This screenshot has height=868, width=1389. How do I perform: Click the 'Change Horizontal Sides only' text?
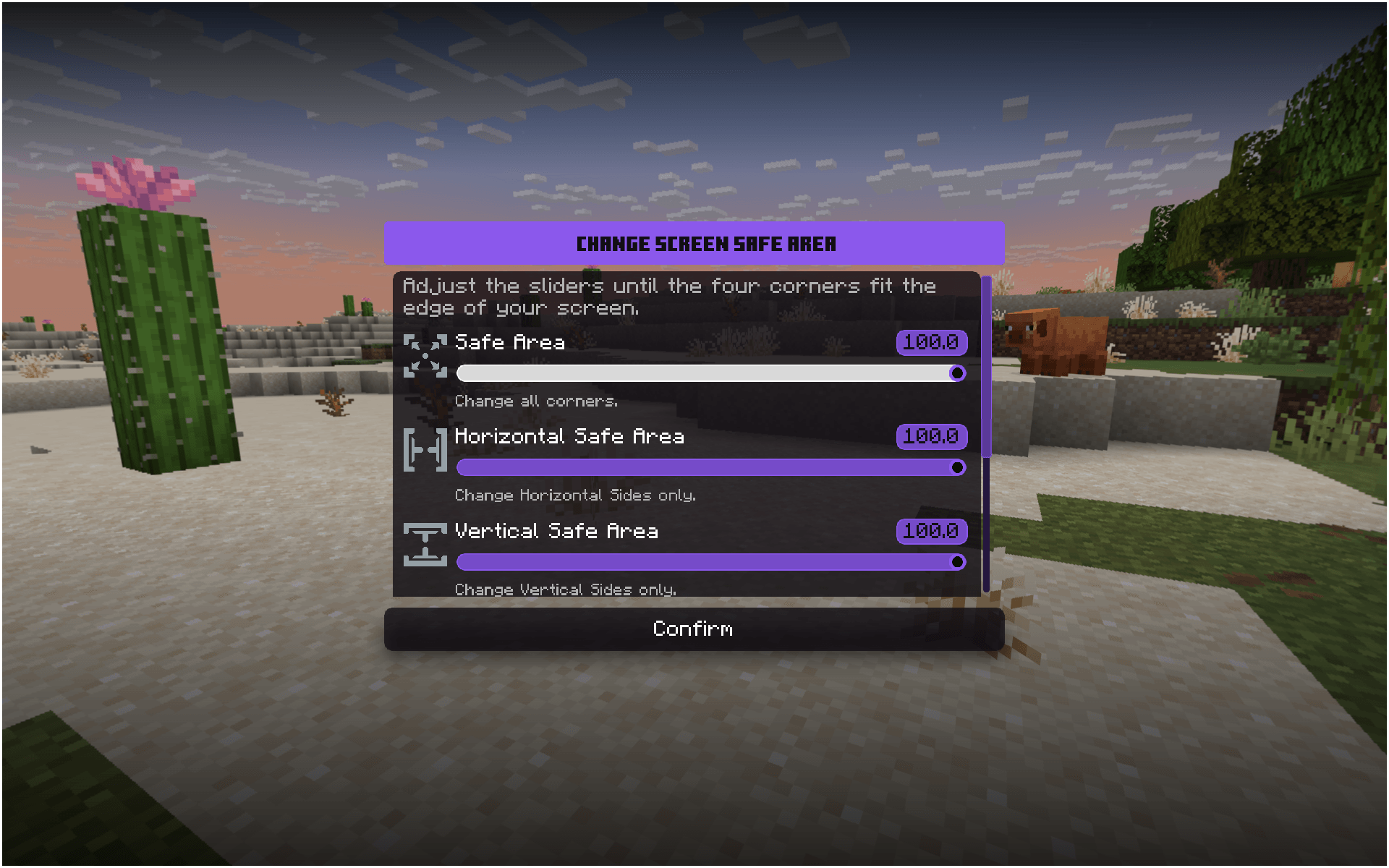pos(574,495)
